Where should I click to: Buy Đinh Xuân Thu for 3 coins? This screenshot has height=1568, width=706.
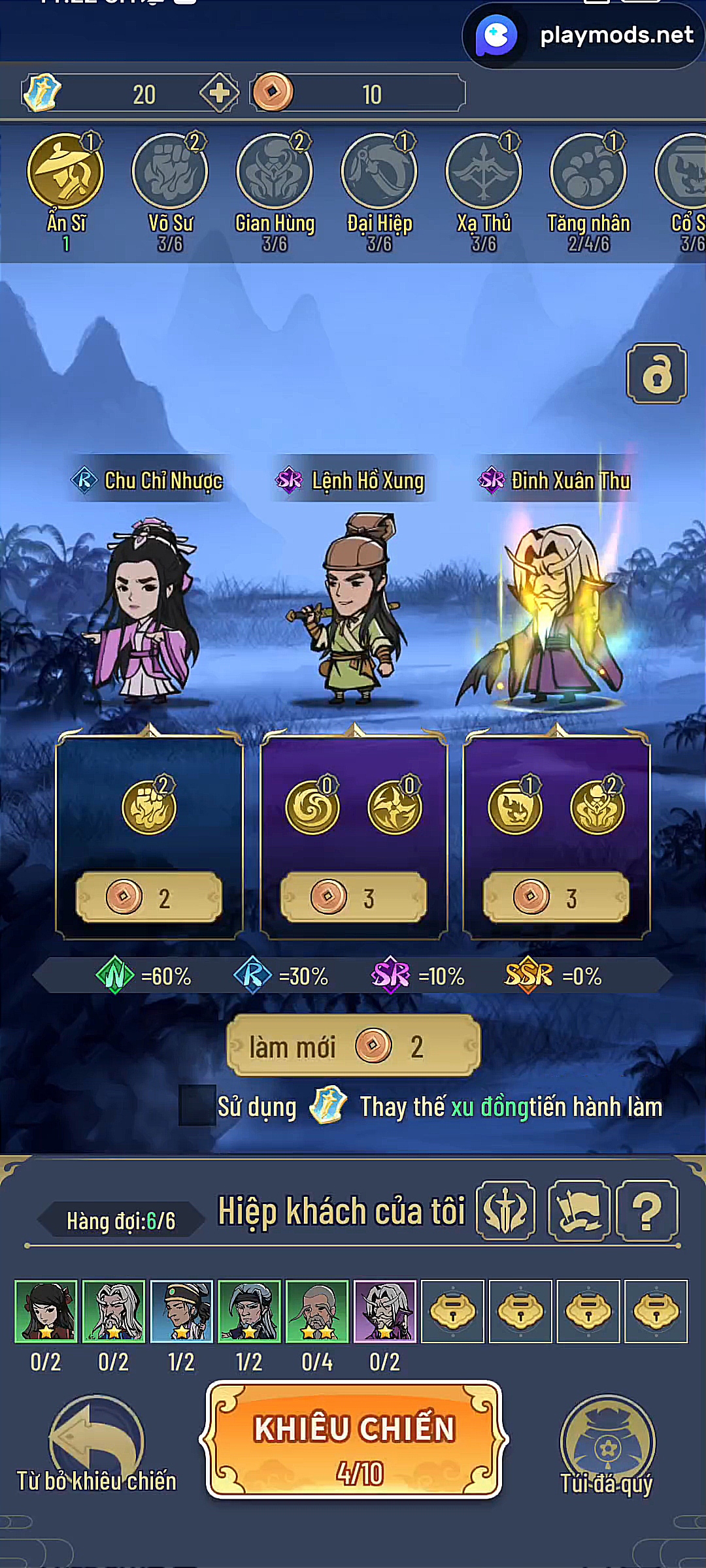[x=556, y=898]
